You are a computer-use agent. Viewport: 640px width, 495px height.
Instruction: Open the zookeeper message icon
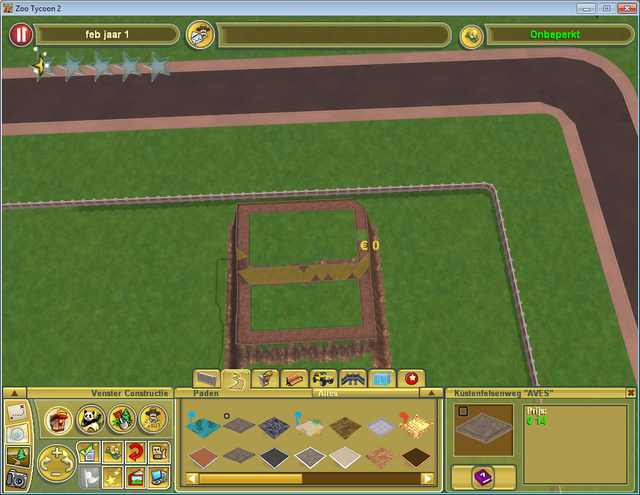coord(201,35)
